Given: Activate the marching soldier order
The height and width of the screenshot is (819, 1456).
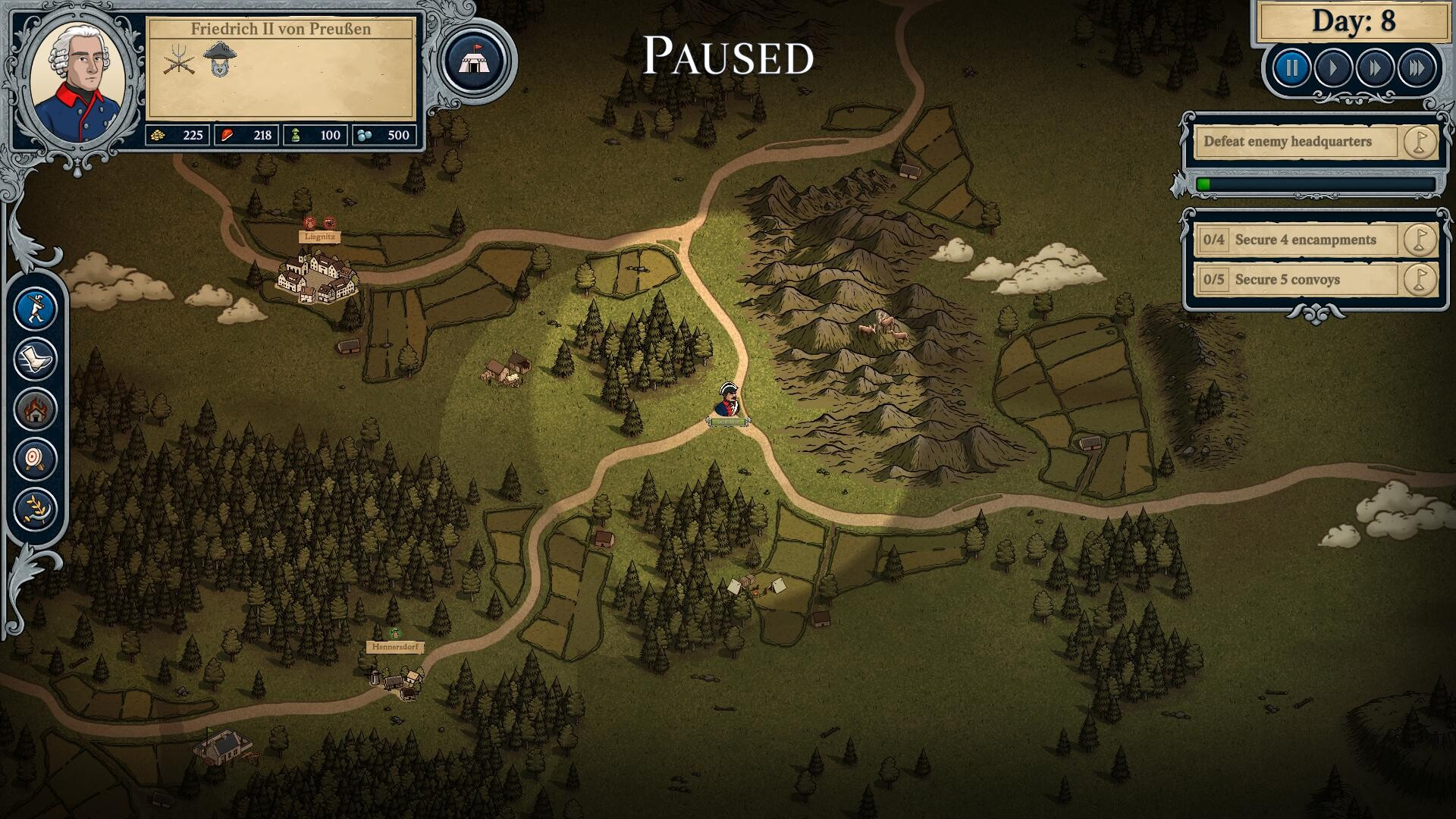Looking at the screenshot, I should pyautogui.click(x=36, y=309).
